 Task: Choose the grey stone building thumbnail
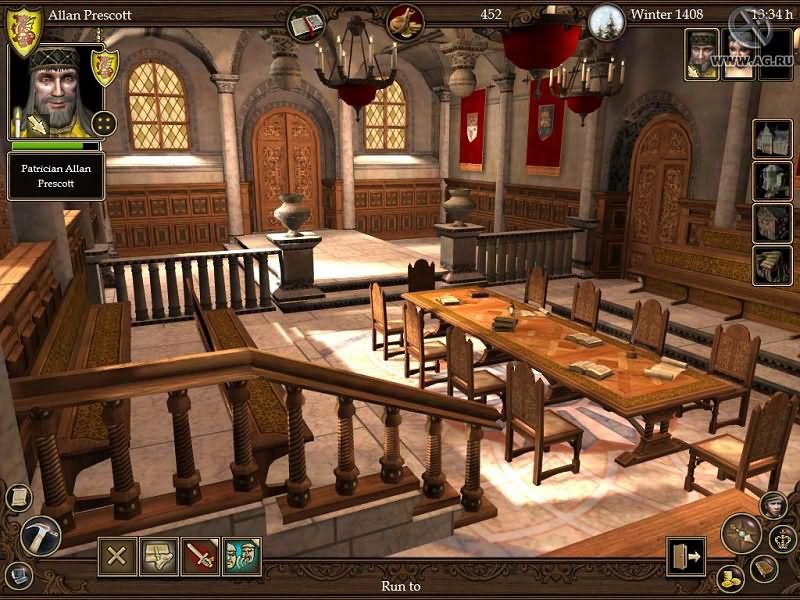tap(771, 181)
